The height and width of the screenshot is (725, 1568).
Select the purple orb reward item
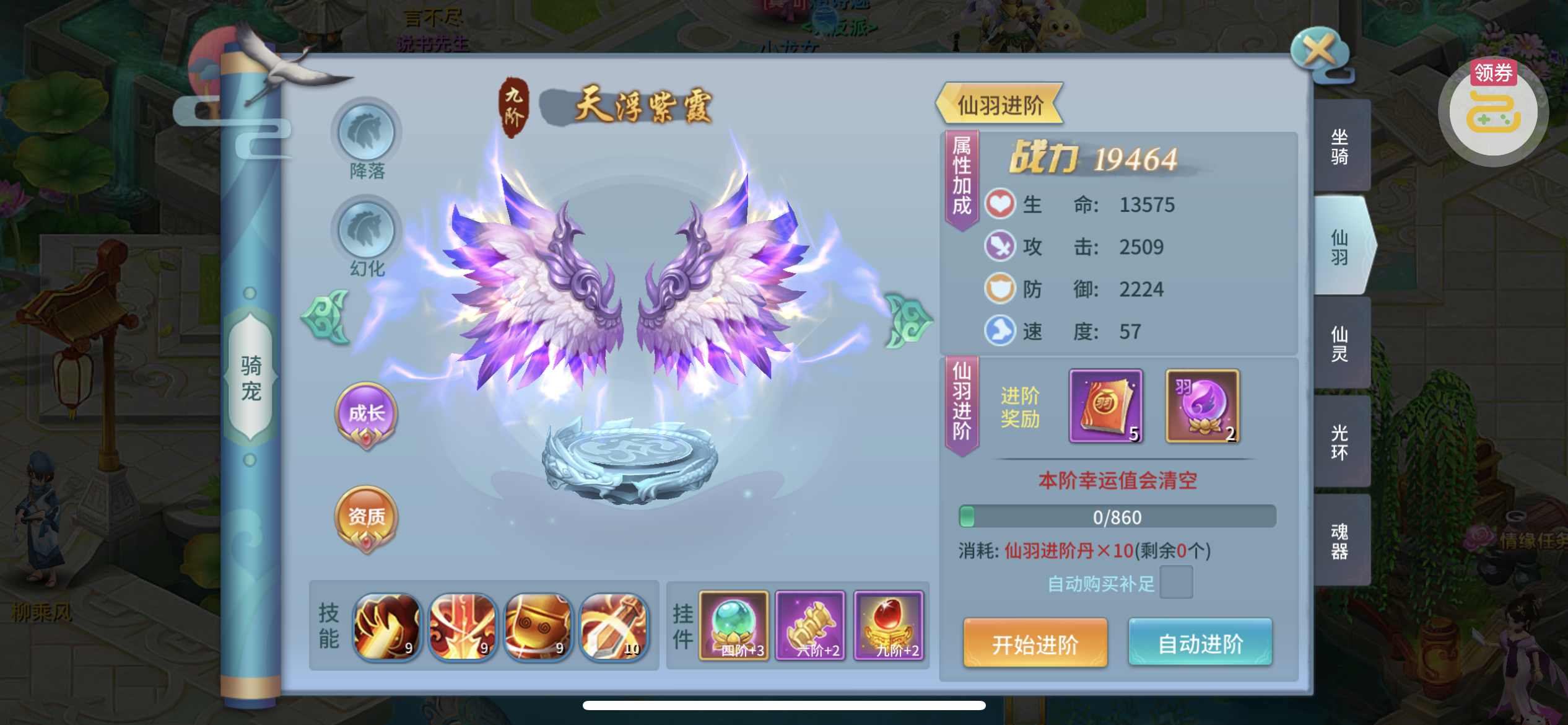[x=1202, y=406]
